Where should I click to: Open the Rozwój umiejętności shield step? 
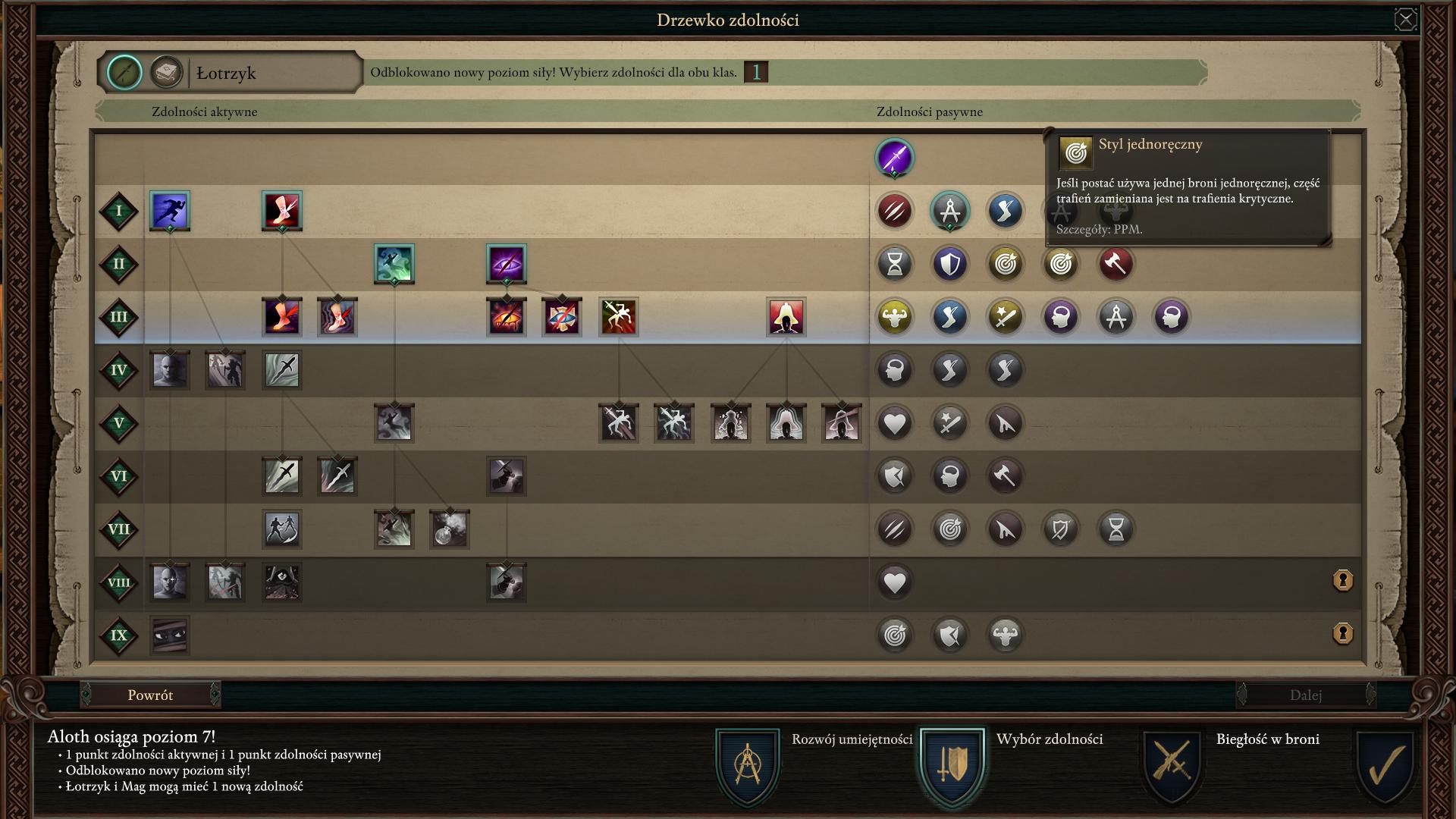click(x=747, y=764)
